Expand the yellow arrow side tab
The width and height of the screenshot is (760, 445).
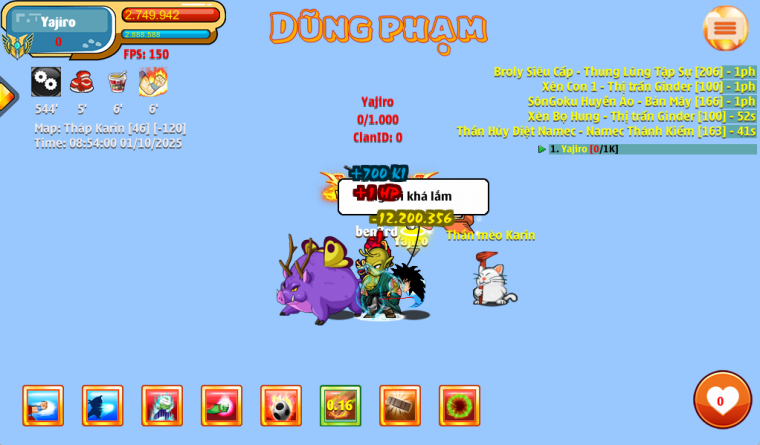(x=5, y=96)
